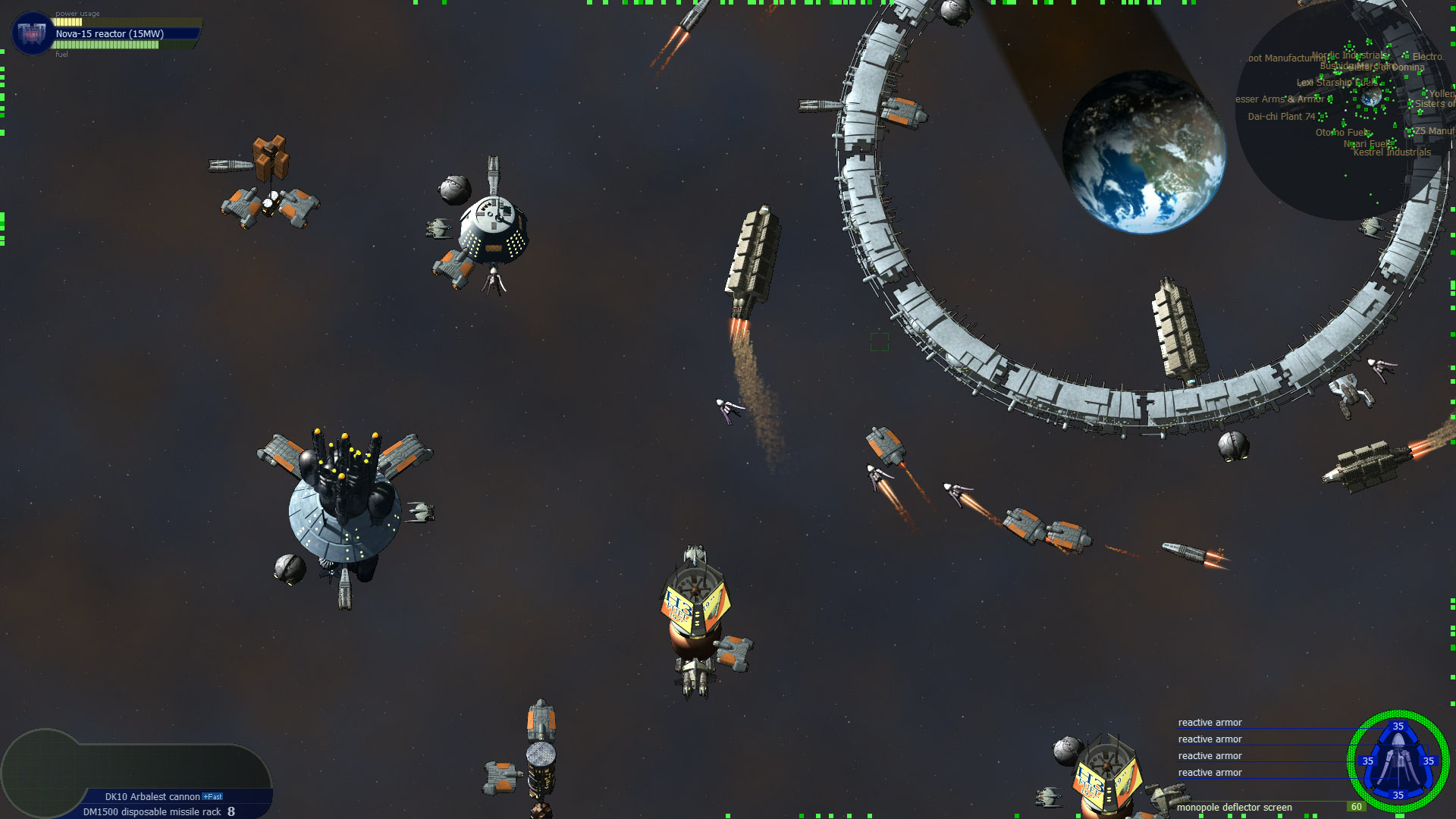Viewport: 1456px width, 819px height.
Task: Click the shield emblem on the Nova-15 reactor display
Action: [31, 33]
